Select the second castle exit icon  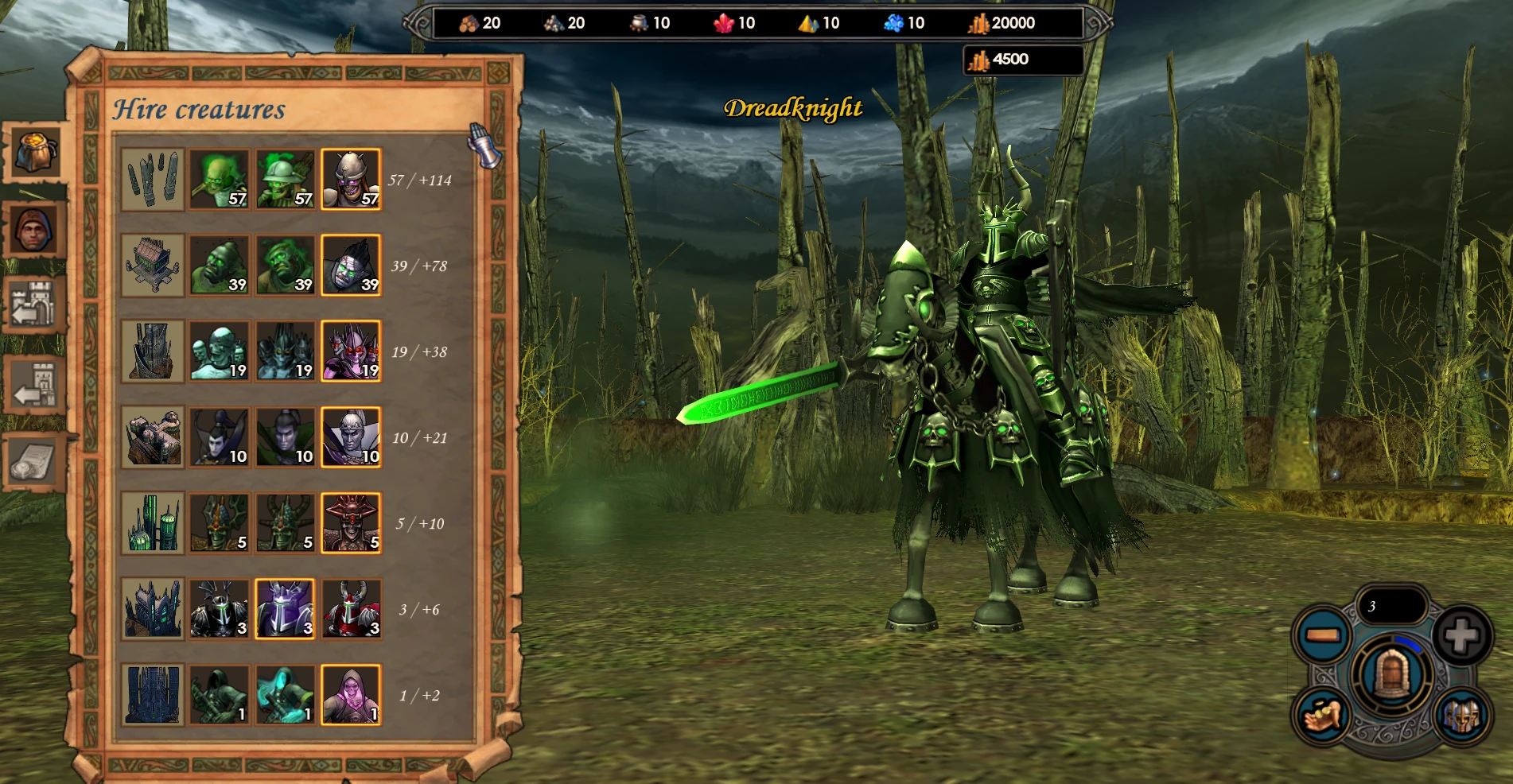click(x=32, y=382)
